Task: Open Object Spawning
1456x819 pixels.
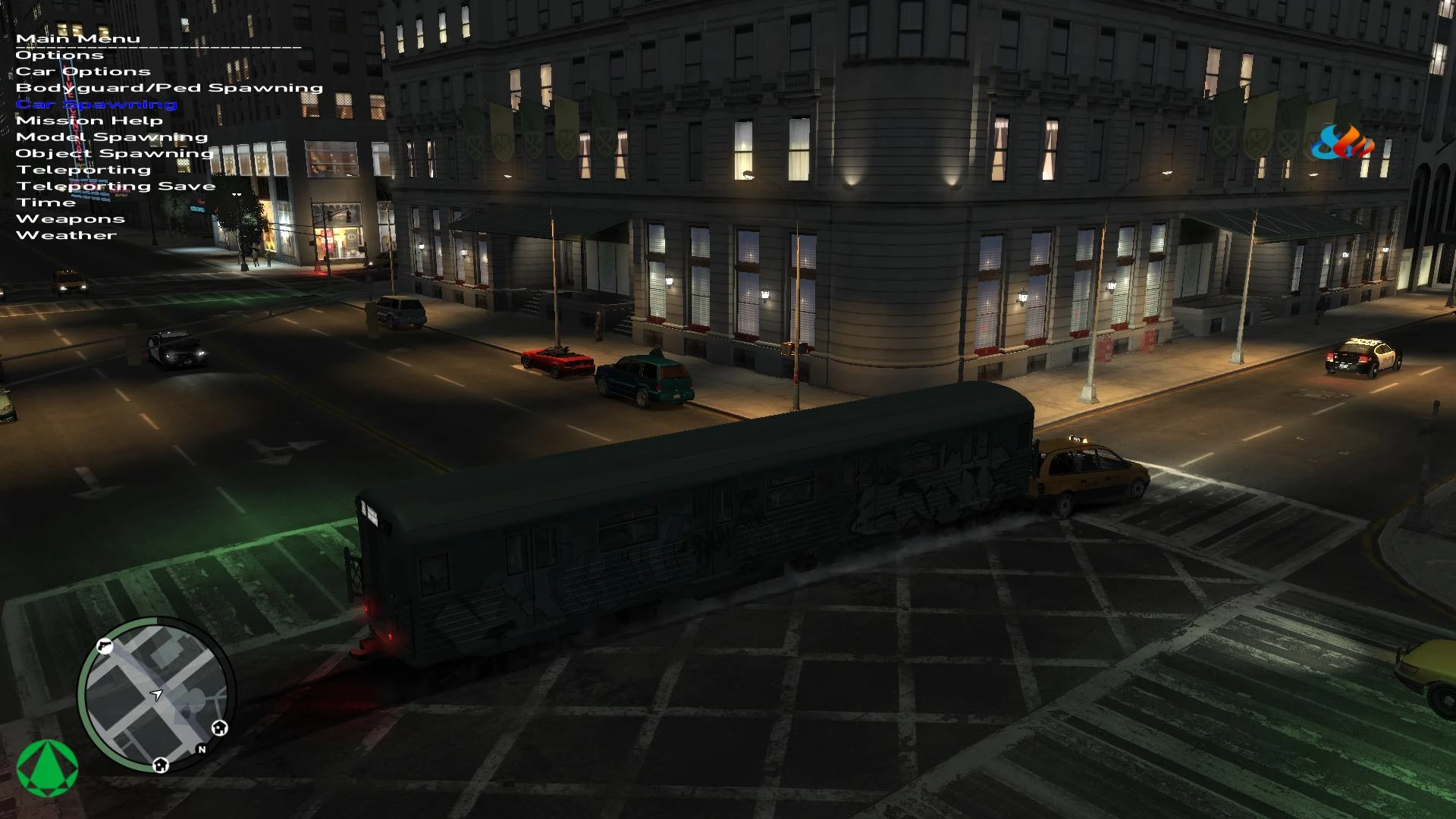Action: (115, 152)
